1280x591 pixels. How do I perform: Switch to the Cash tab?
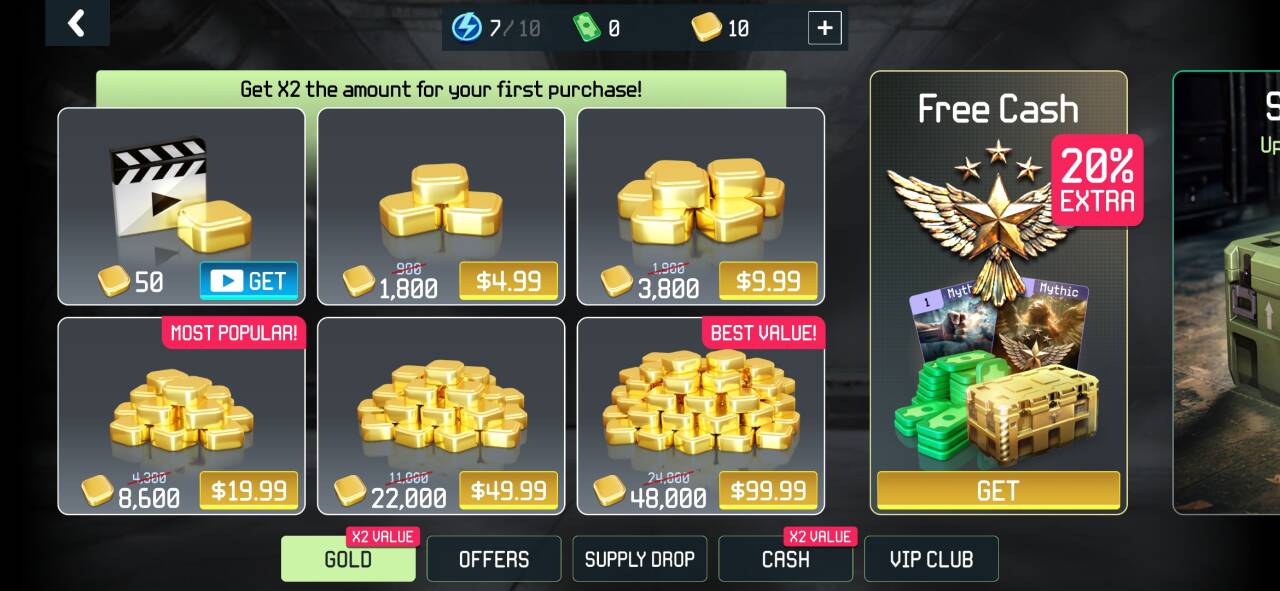[785, 559]
